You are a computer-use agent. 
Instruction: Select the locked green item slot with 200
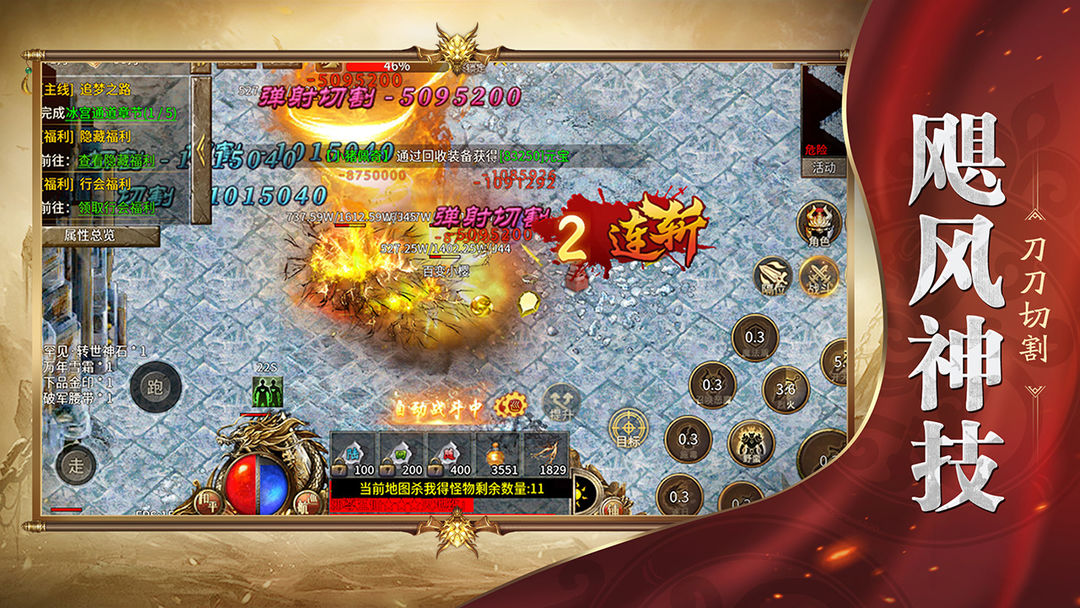[x=401, y=455]
